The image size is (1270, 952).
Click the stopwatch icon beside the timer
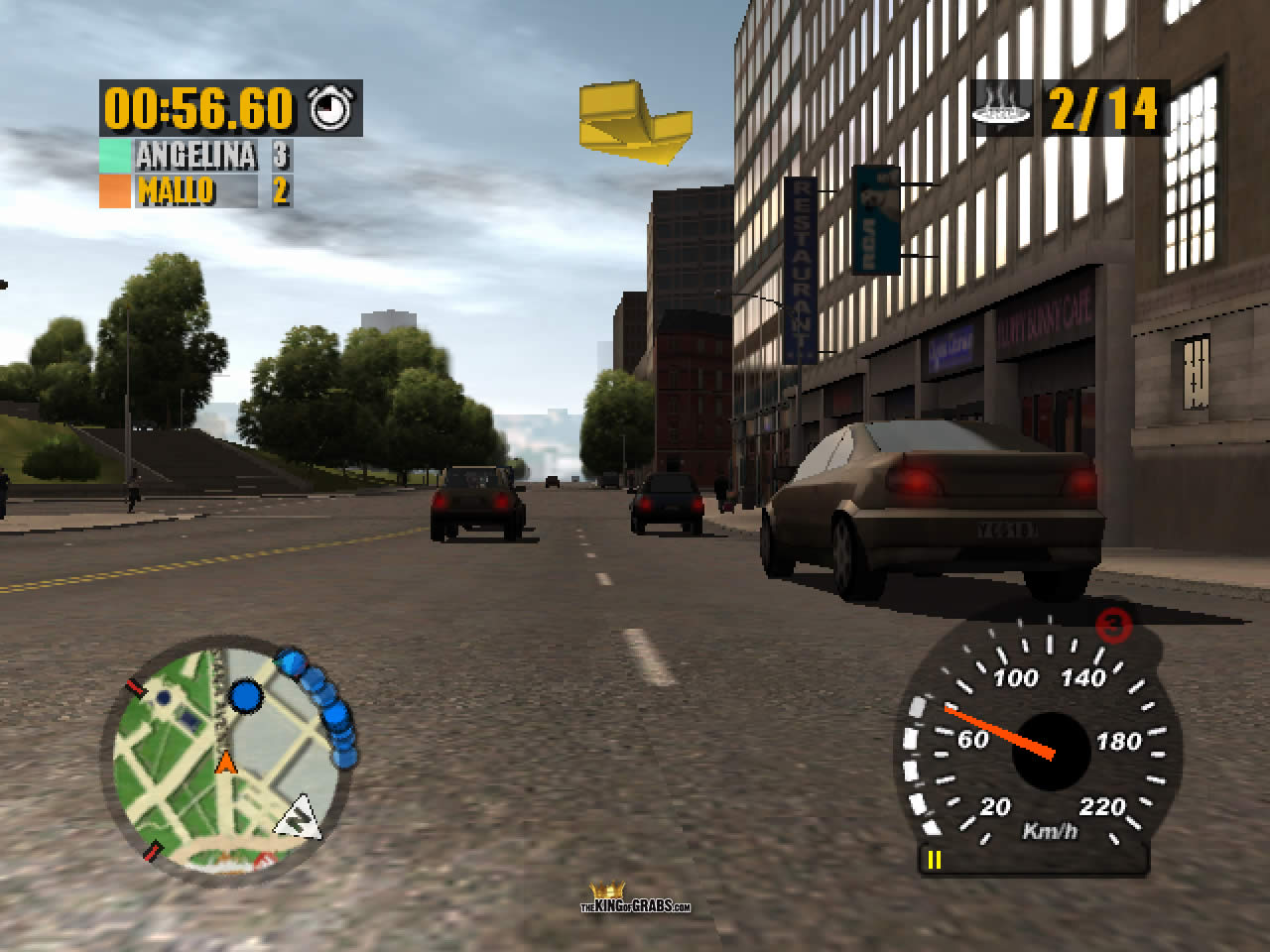coord(331,108)
